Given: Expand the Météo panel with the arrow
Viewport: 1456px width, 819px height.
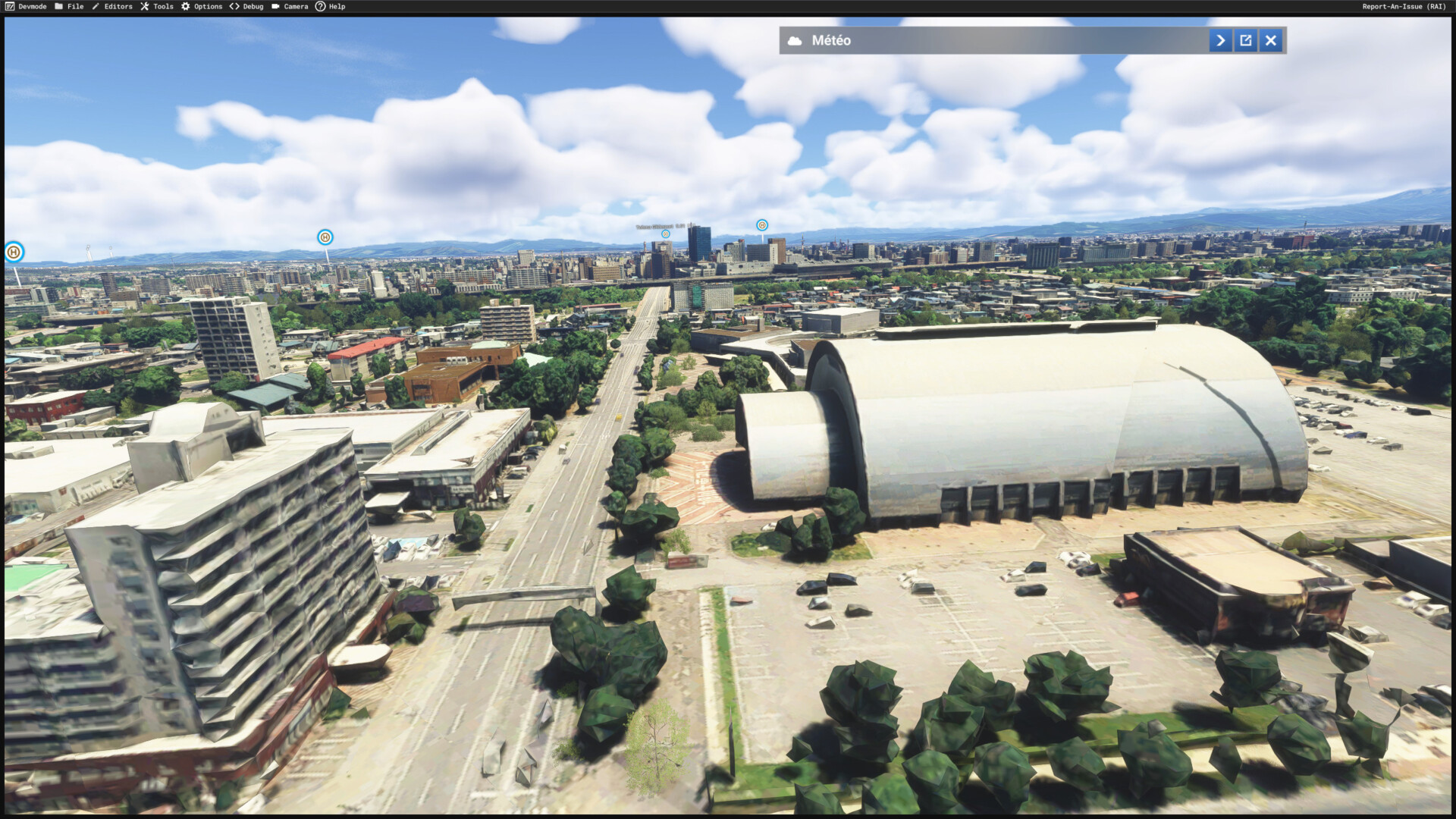Looking at the screenshot, I should (1220, 40).
